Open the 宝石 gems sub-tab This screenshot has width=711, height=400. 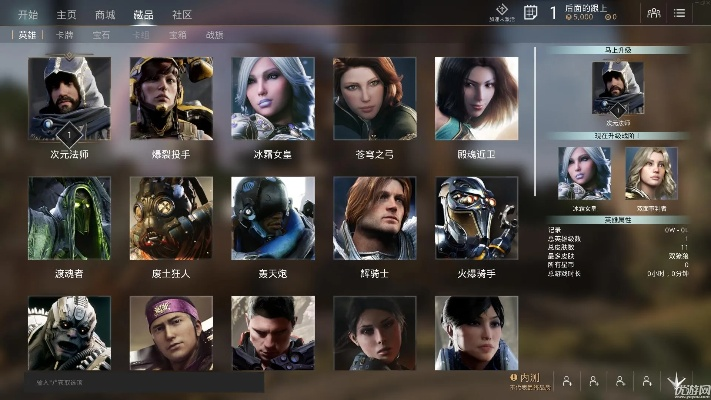(101, 34)
